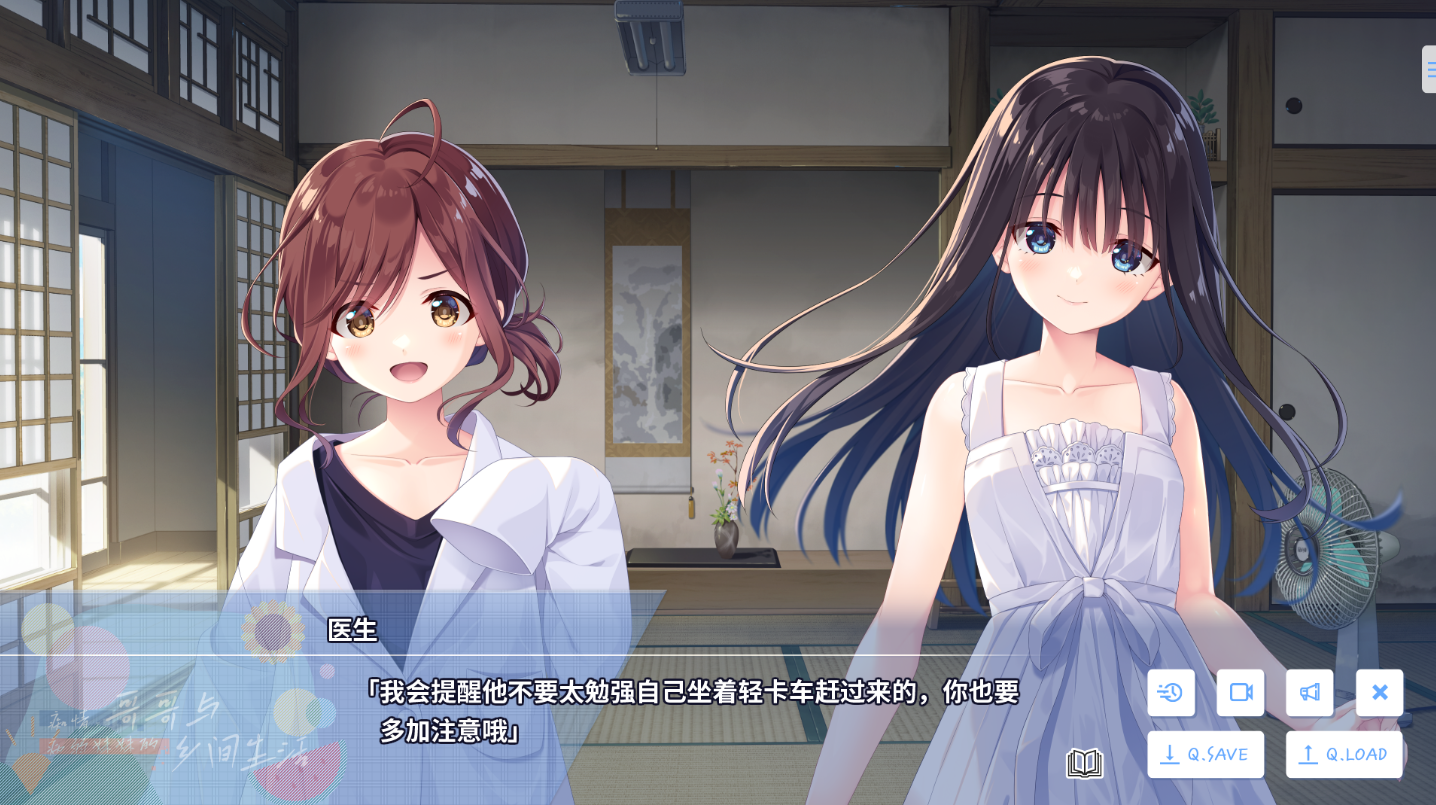This screenshot has height=805, width=1436.
Task: Hide the text window with the X
Action: 1379,692
